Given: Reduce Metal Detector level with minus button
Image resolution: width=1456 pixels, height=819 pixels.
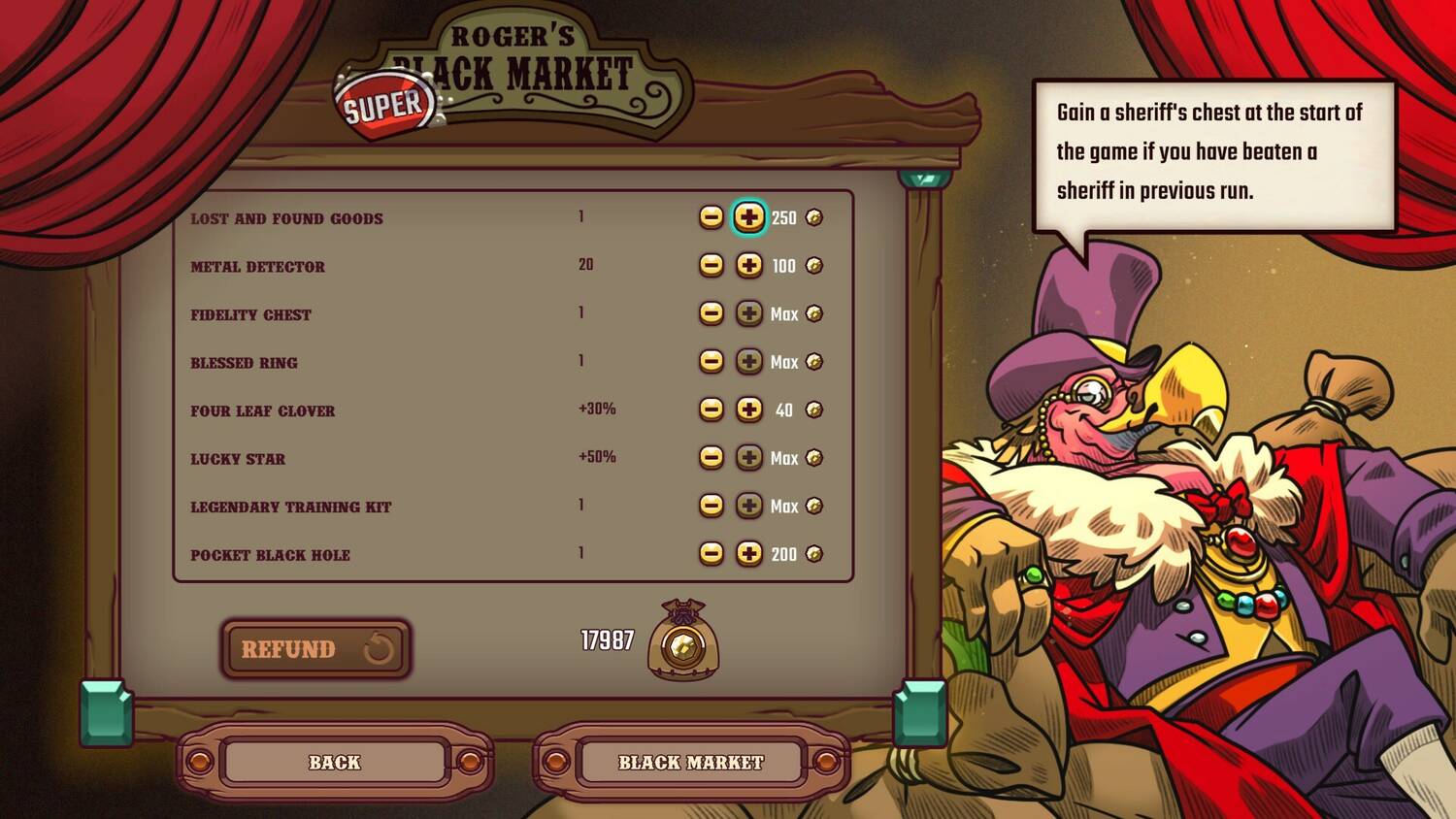Looking at the screenshot, I should pos(711,265).
